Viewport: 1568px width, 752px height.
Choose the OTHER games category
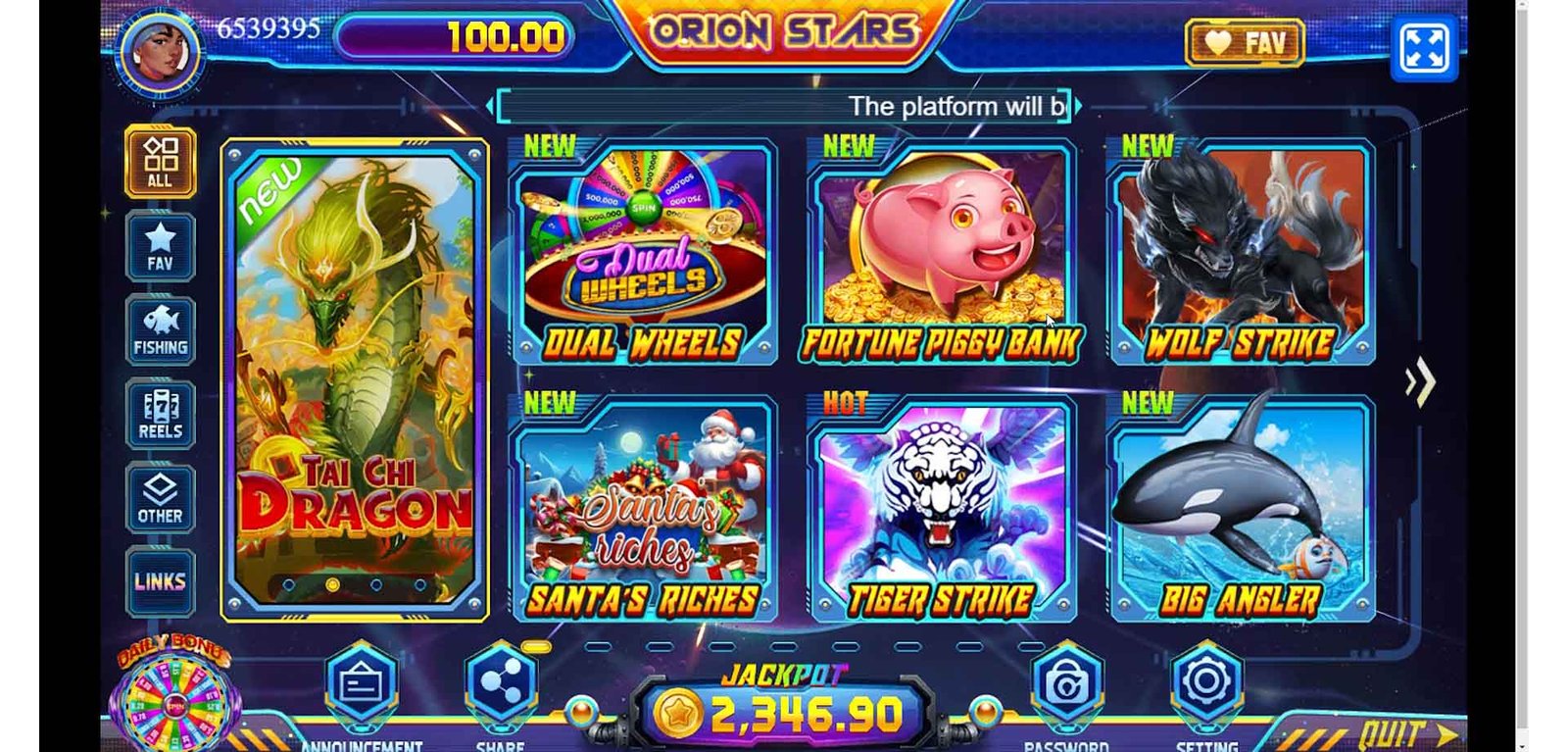tap(160, 499)
